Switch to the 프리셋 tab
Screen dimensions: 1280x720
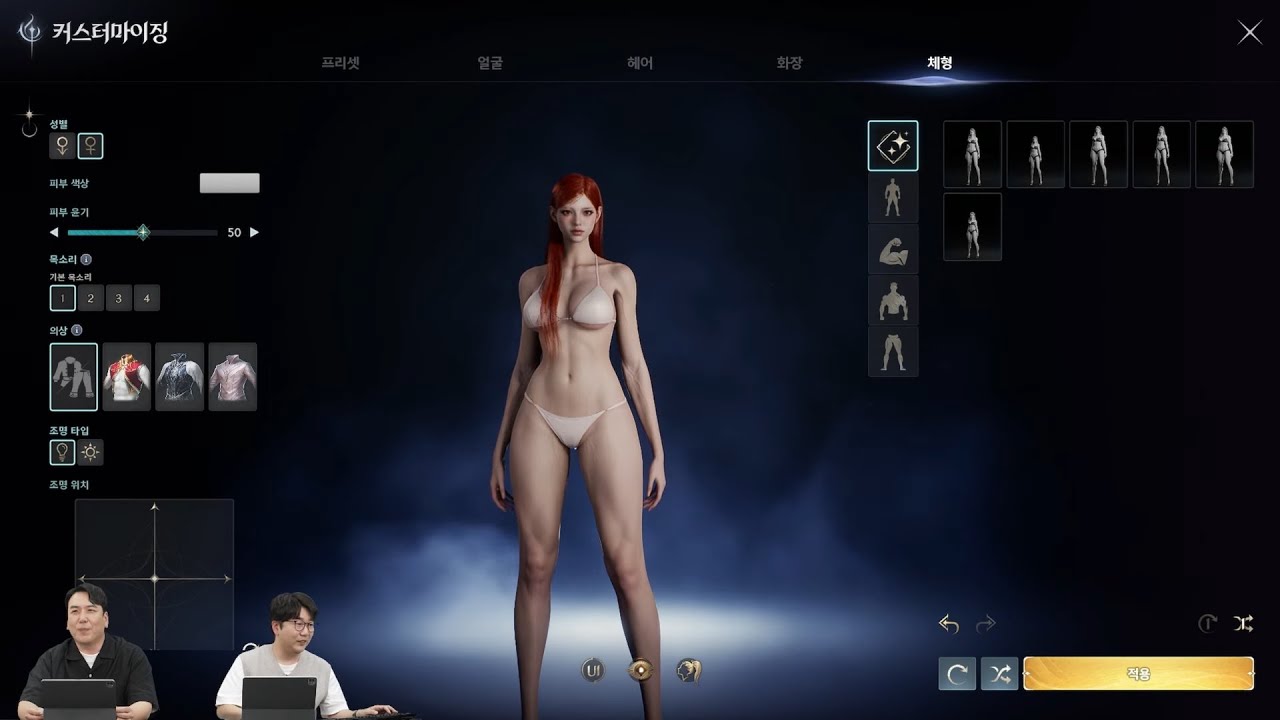coord(340,63)
